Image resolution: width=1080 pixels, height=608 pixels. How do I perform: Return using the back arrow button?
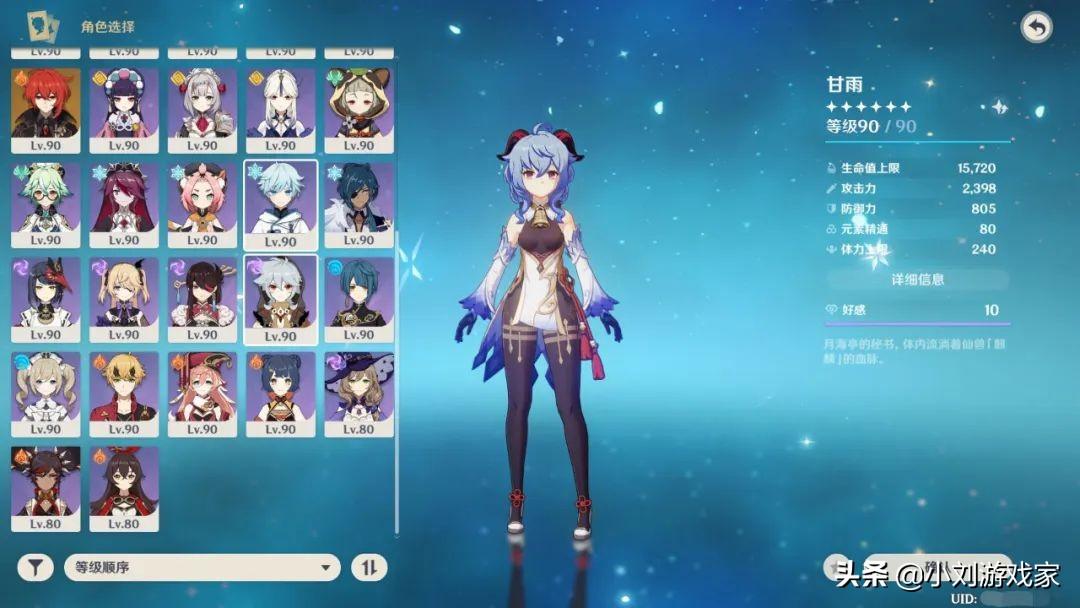click(1036, 28)
